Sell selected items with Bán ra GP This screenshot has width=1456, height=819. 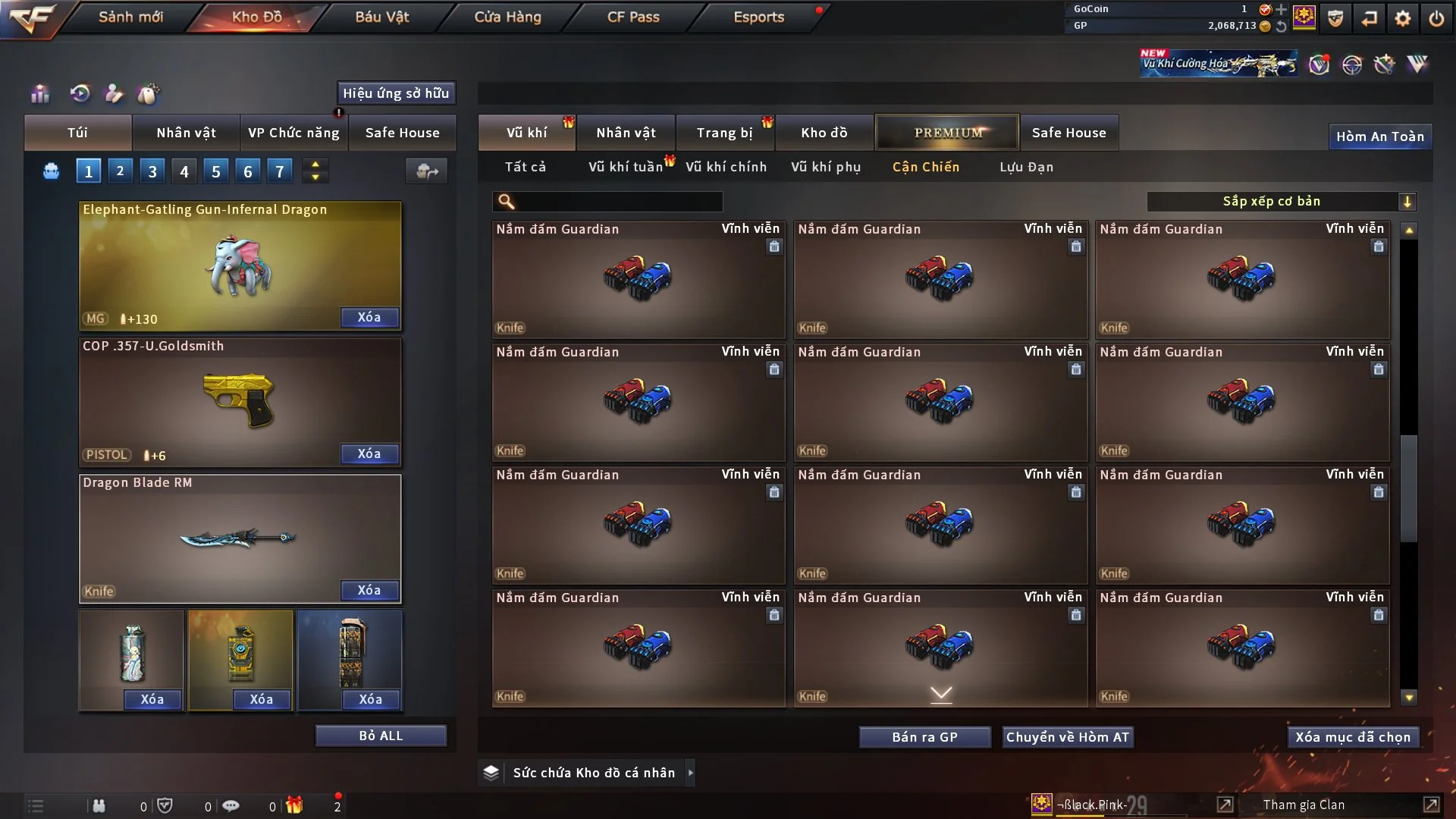(924, 737)
